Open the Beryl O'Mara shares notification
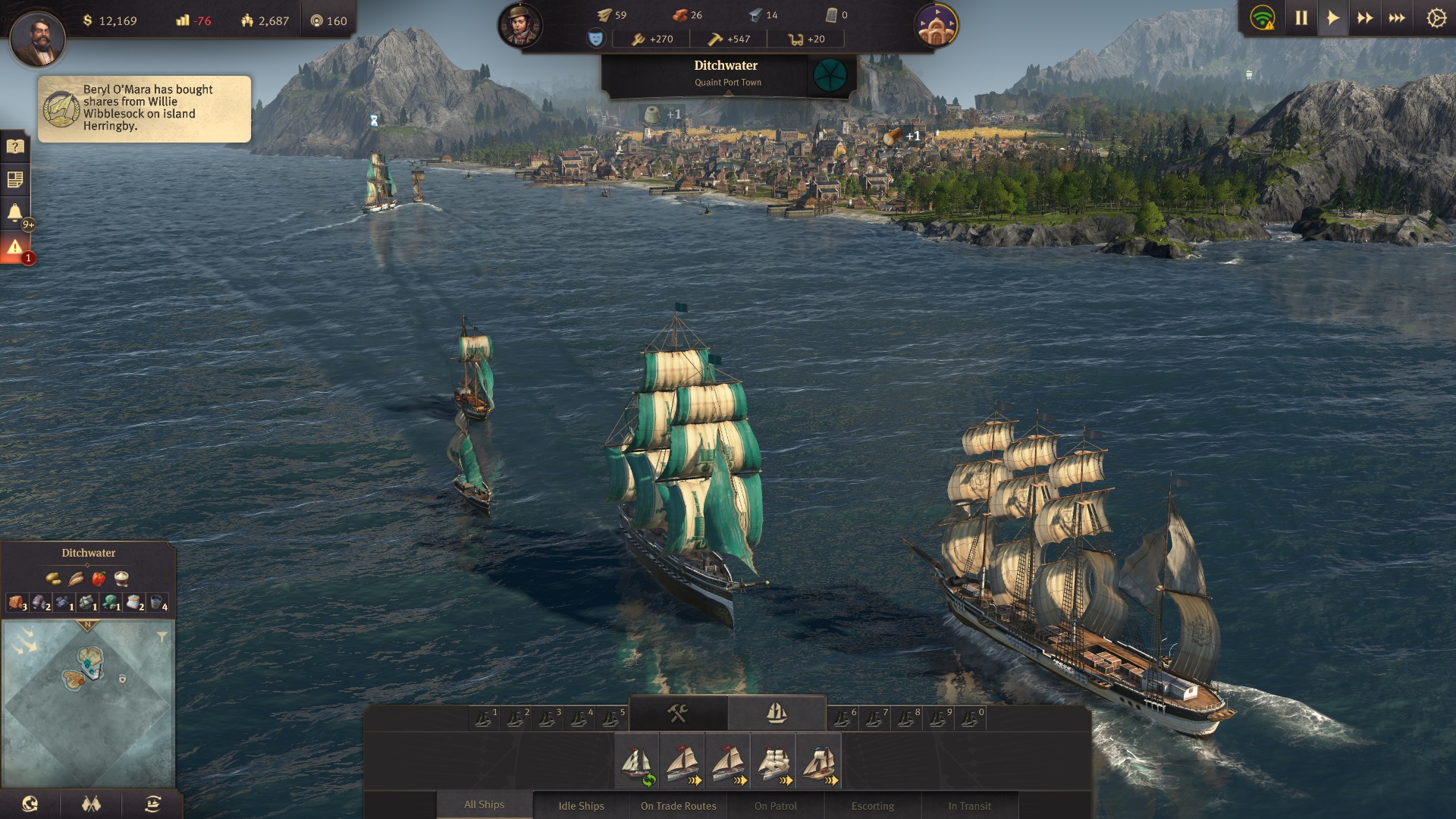Viewport: 1456px width, 819px height. pyautogui.click(x=144, y=108)
